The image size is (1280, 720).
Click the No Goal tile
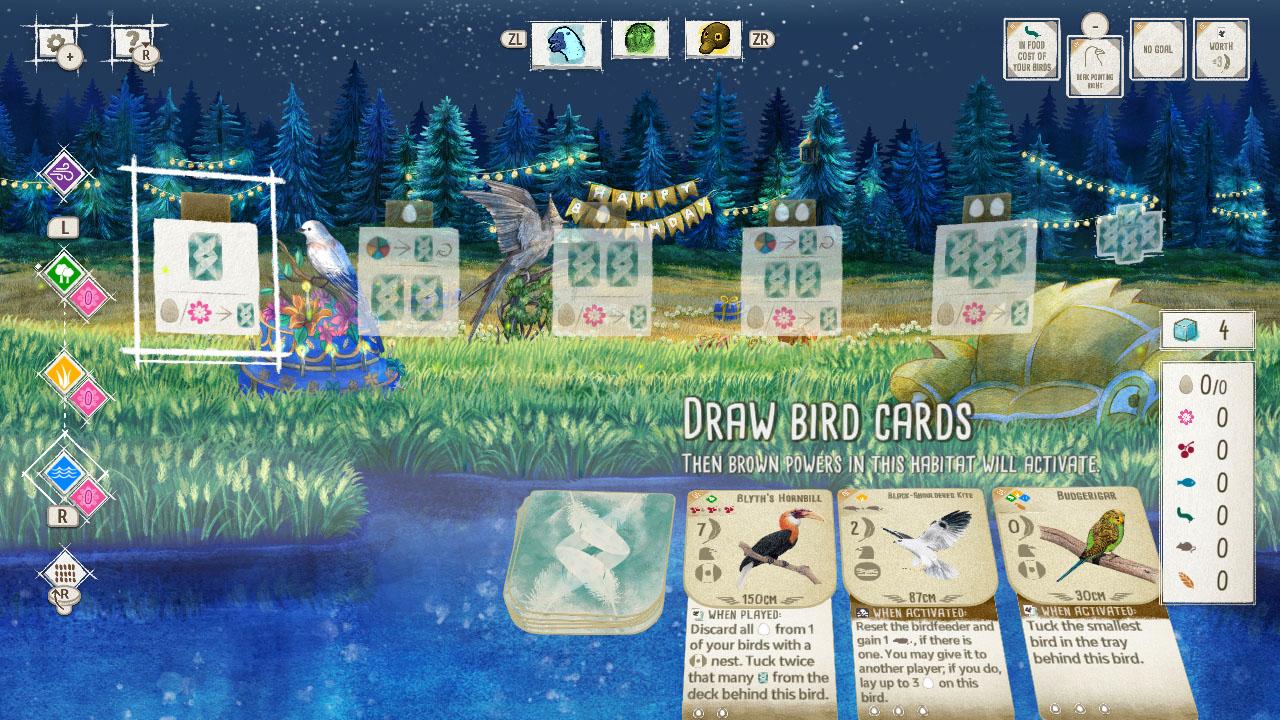tap(1157, 47)
